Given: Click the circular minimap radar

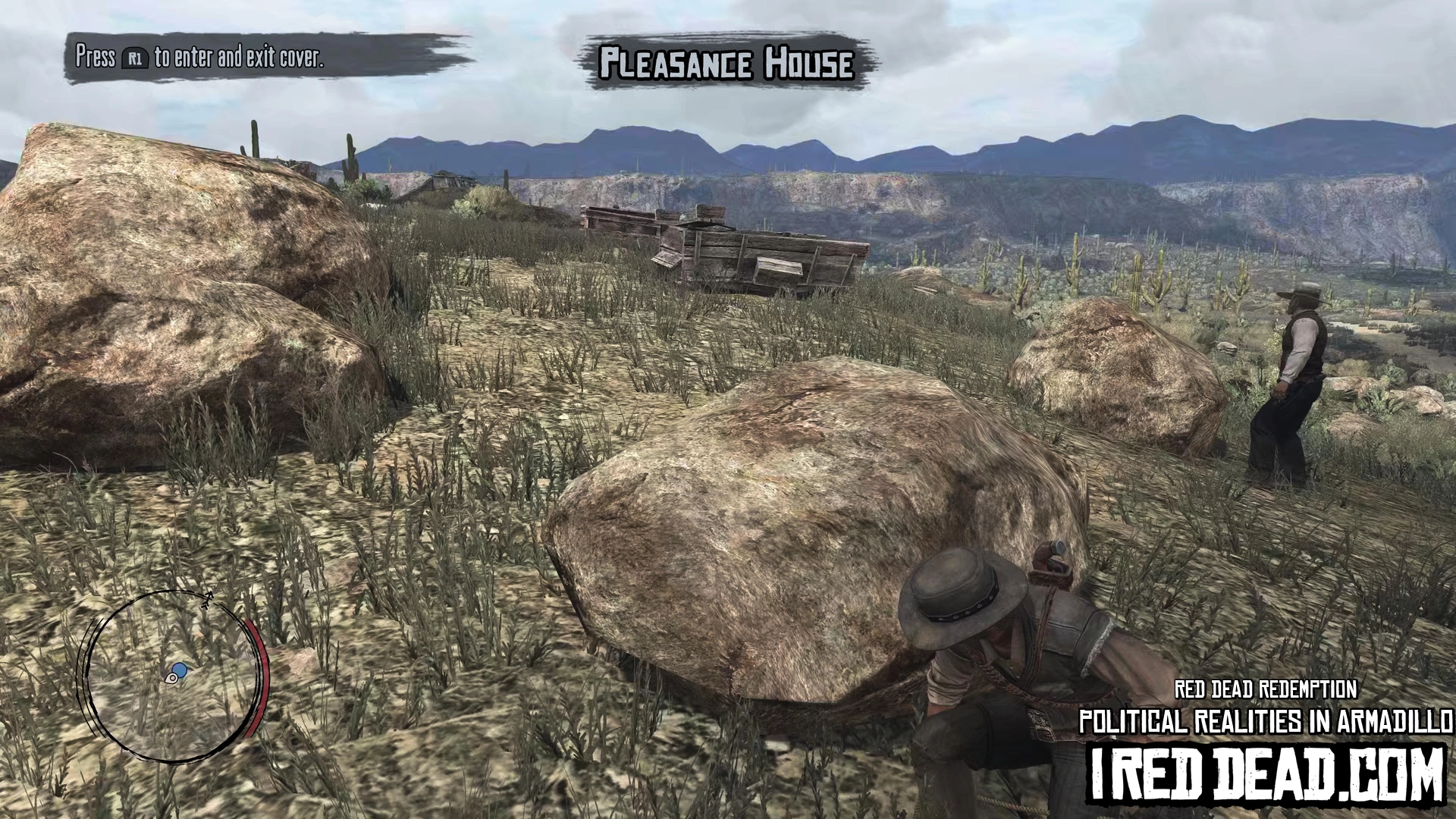Looking at the screenshot, I should (x=174, y=676).
